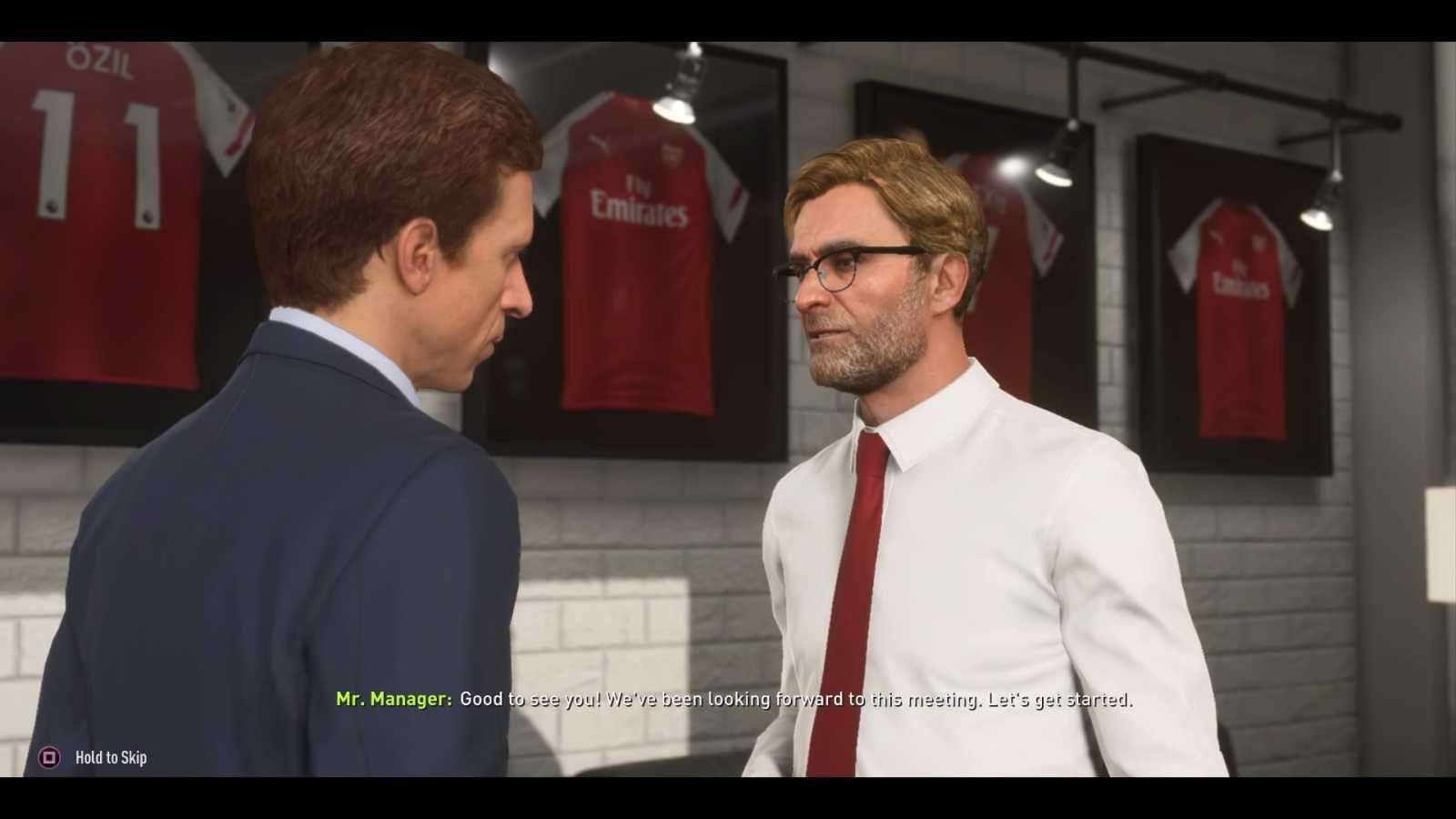Image resolution: width=1456 pixels, height=819 pixels.
Task: Click the framed Özil number 11 jersey
Action: 100,182
